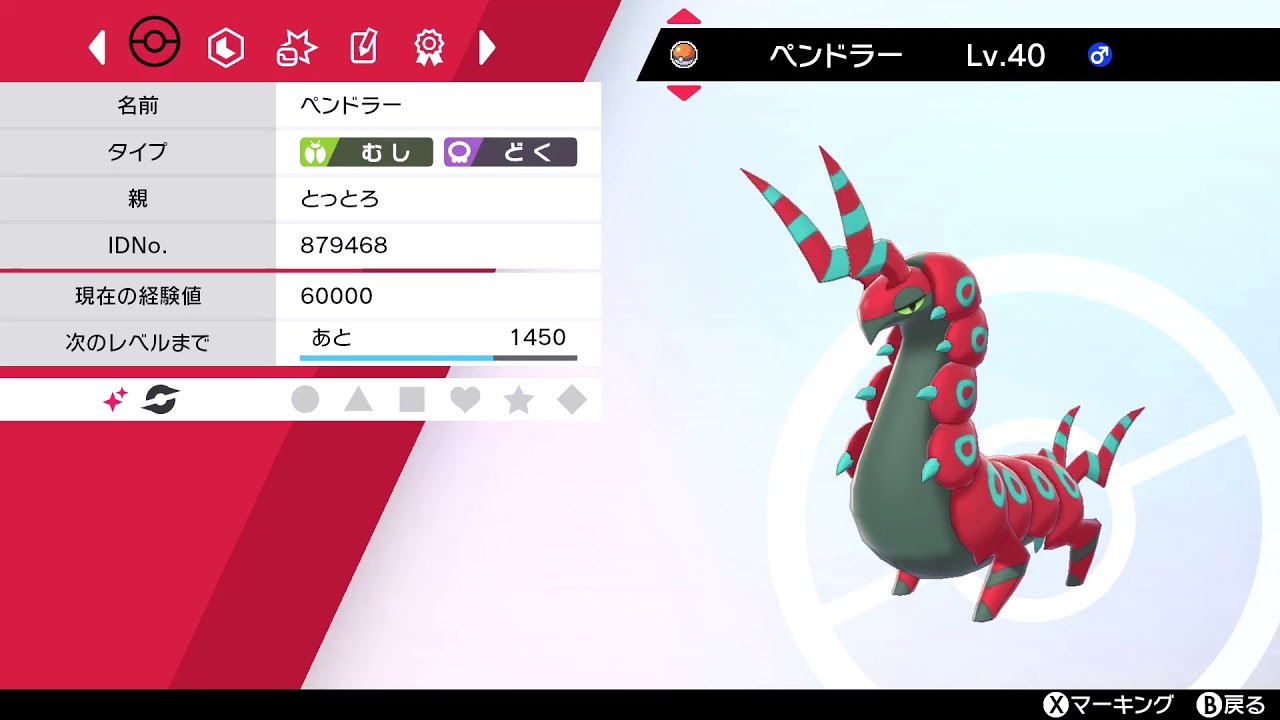This screenshot has height=720, width=1280.
Task: Open the memo notes page icon
Action: [362, 44]
